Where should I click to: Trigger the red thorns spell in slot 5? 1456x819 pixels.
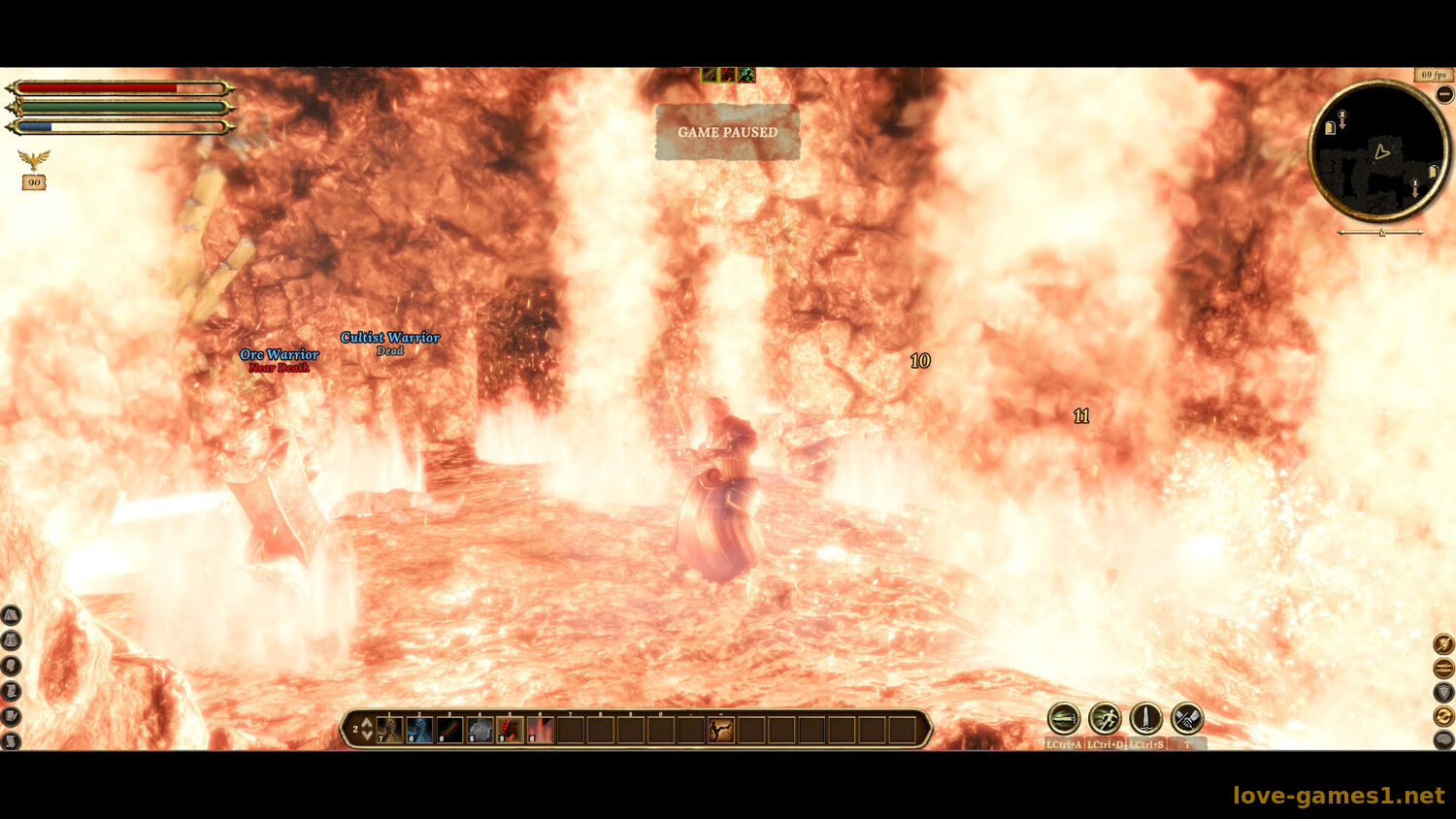[510, 729]
